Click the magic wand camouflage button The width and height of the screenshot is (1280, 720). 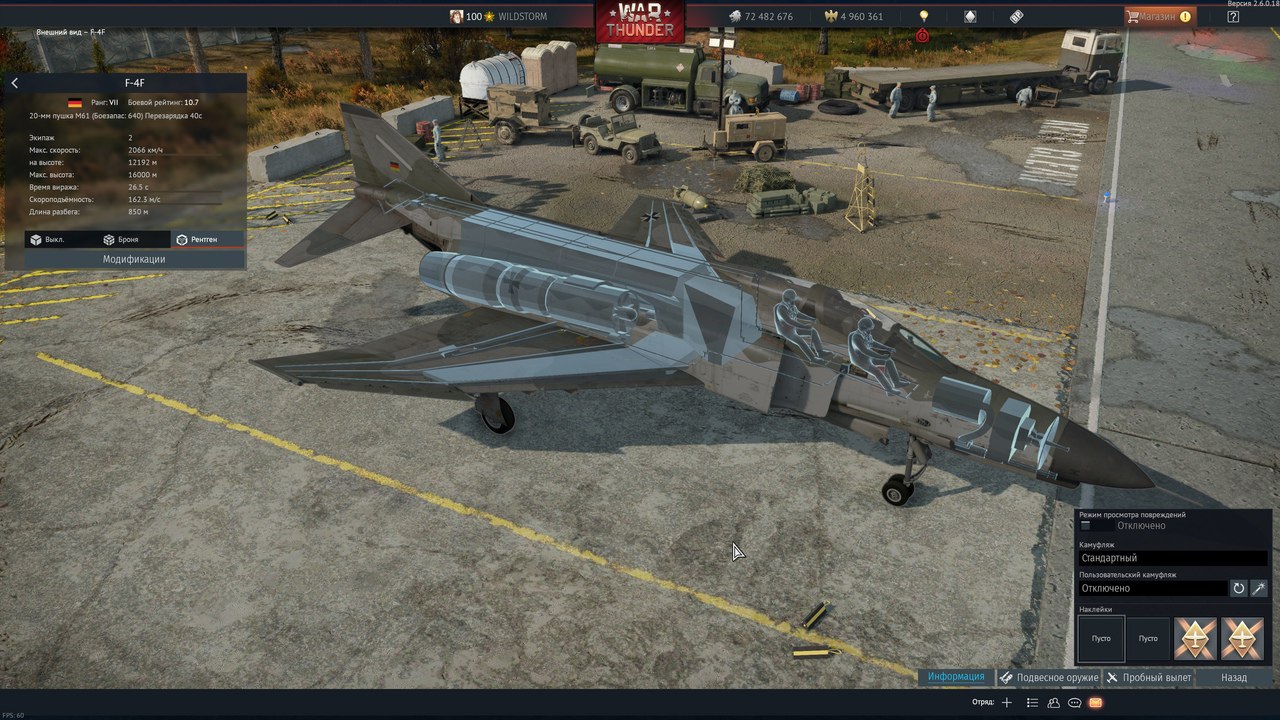coord(1259,588)
